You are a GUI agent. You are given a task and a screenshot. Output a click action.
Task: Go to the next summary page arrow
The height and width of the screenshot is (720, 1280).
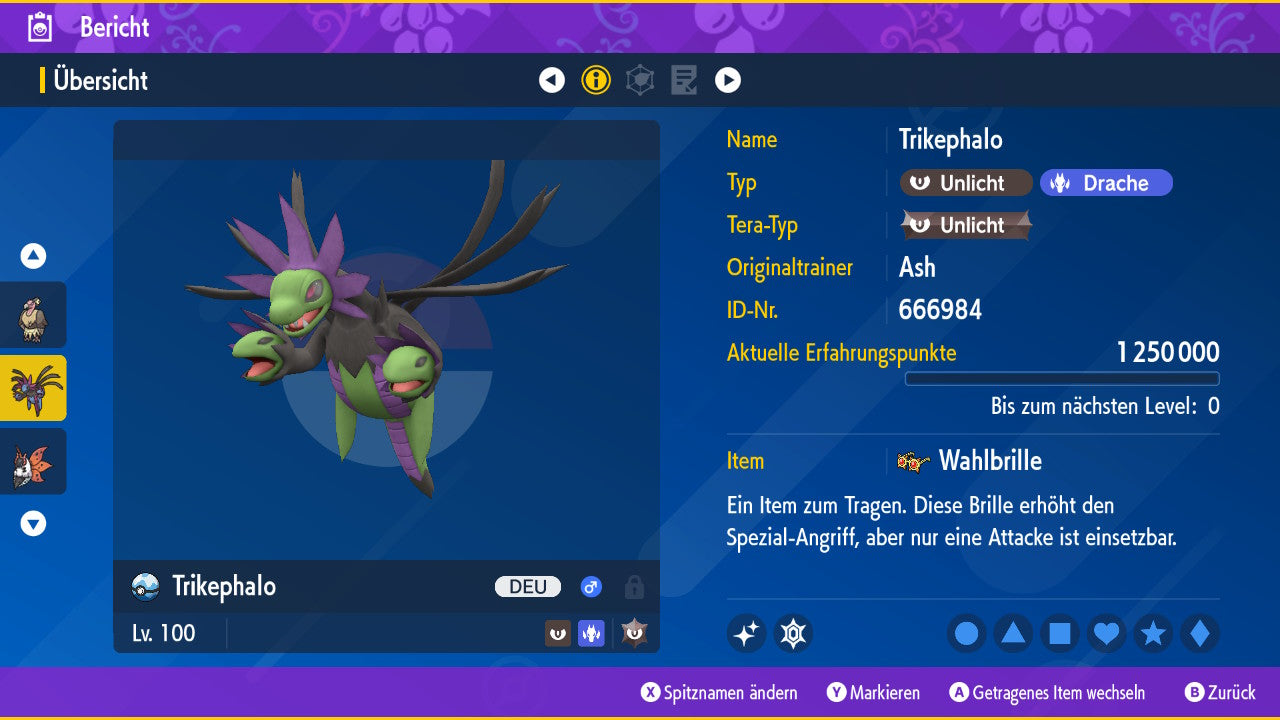point(728,80)
